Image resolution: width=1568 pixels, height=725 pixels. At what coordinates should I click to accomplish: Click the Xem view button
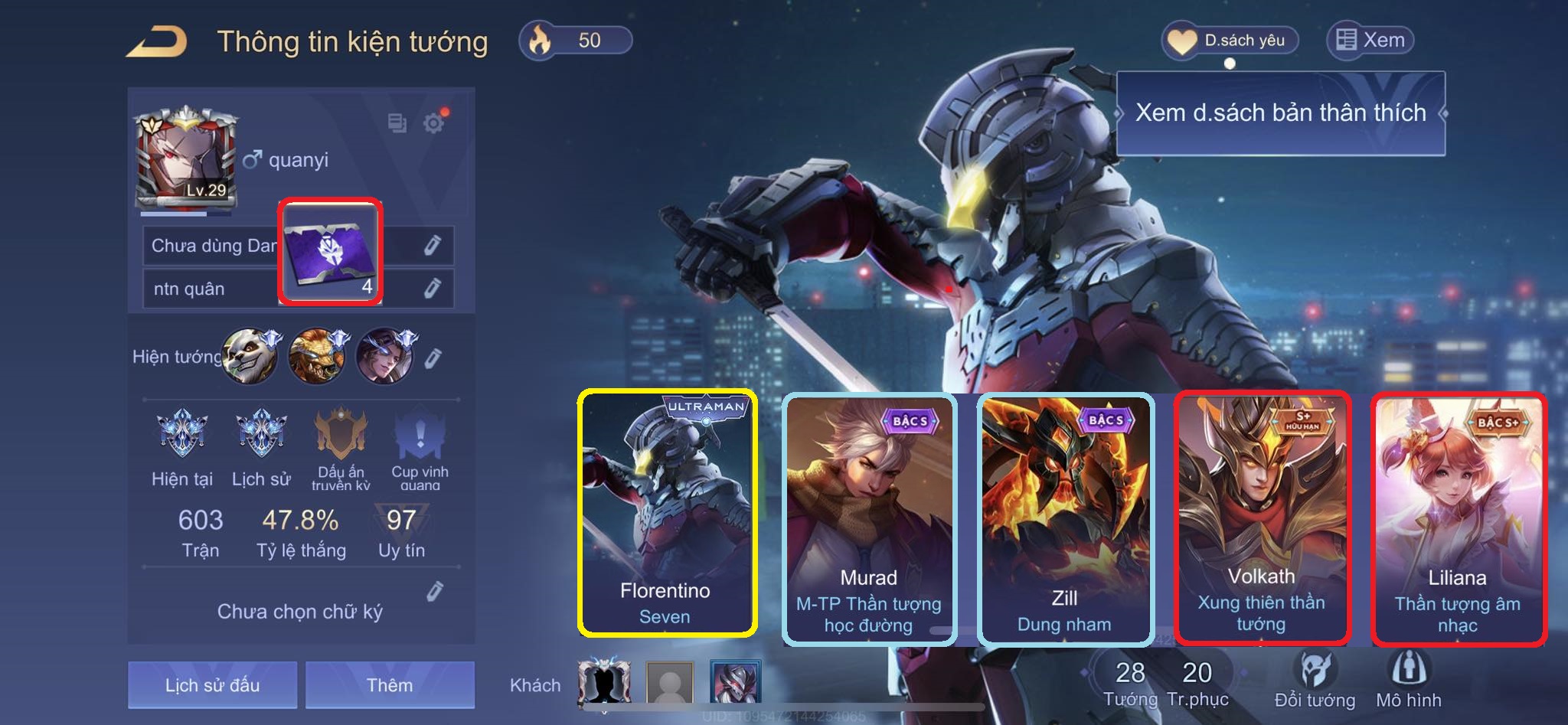pos(1370,41)
